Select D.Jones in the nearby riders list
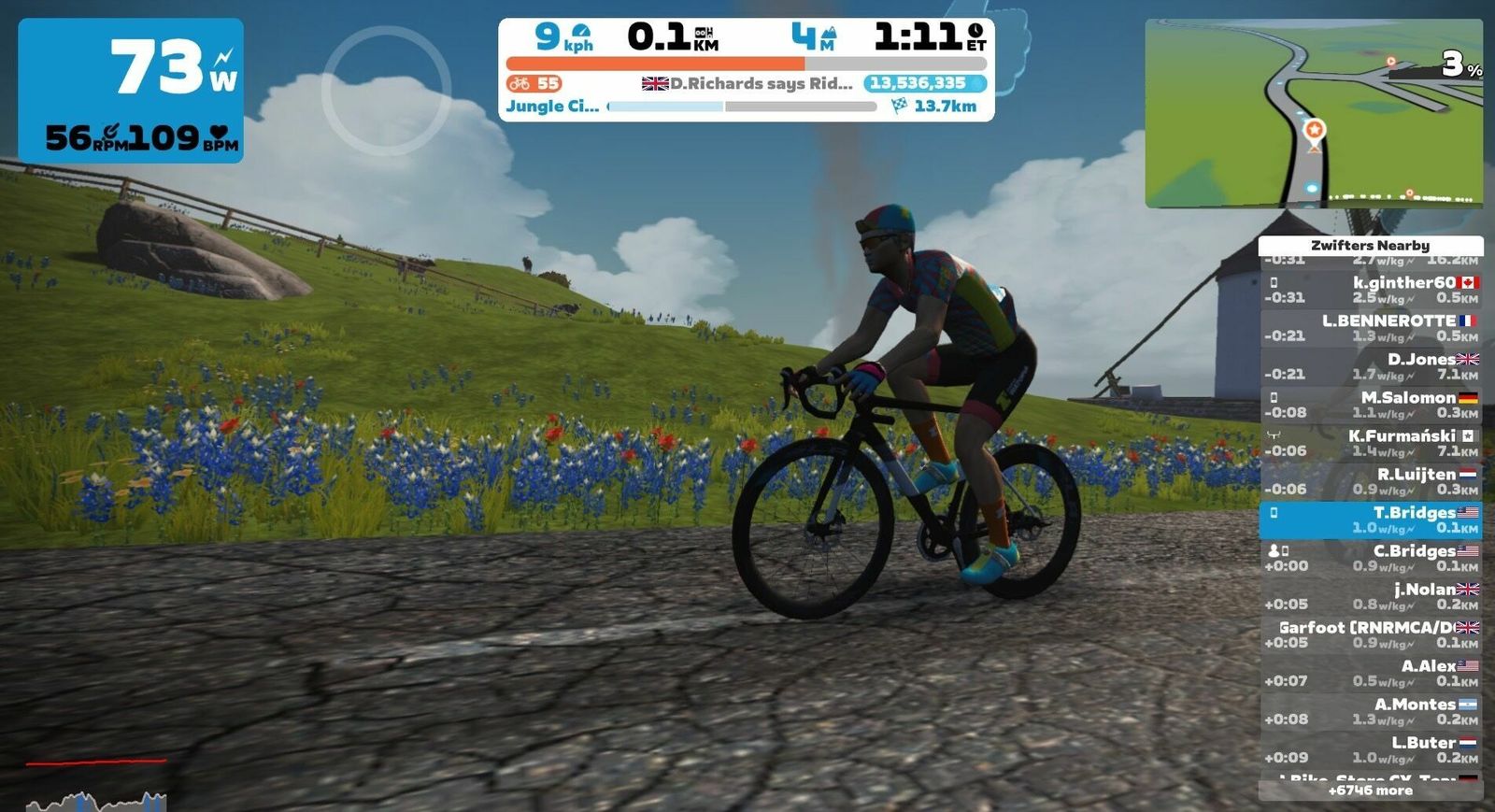Viewport: 1495px width, 812px height. click(1371, 366)
